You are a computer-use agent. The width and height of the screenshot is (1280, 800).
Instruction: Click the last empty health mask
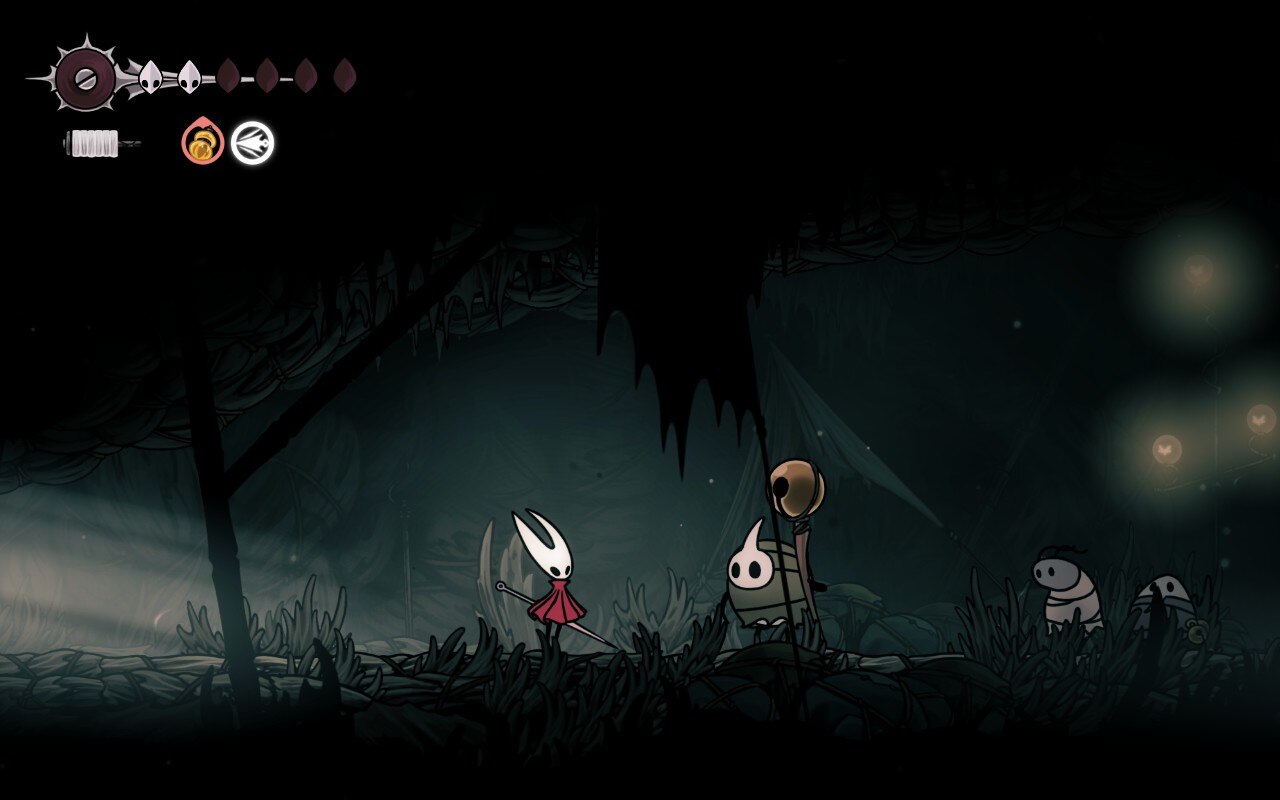click(x=344, y=77)
